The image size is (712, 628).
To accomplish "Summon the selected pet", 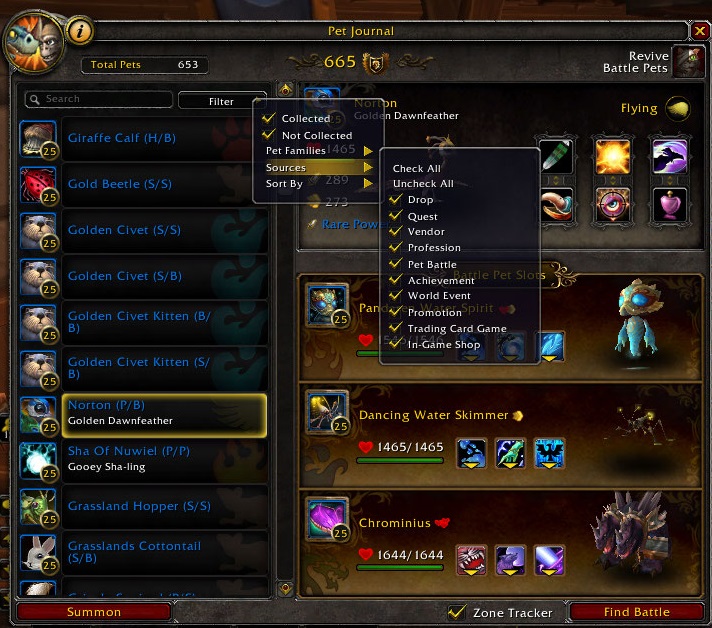I will tap(94, 612).
